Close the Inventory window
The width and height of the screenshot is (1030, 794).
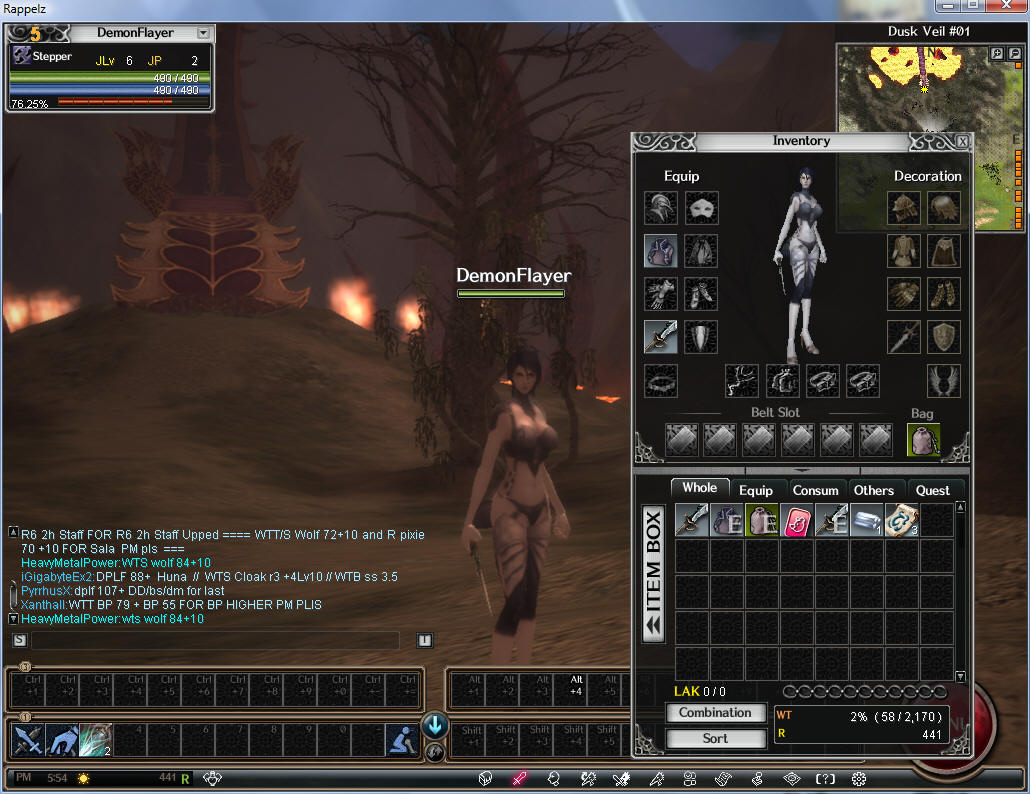pos(962,141)
